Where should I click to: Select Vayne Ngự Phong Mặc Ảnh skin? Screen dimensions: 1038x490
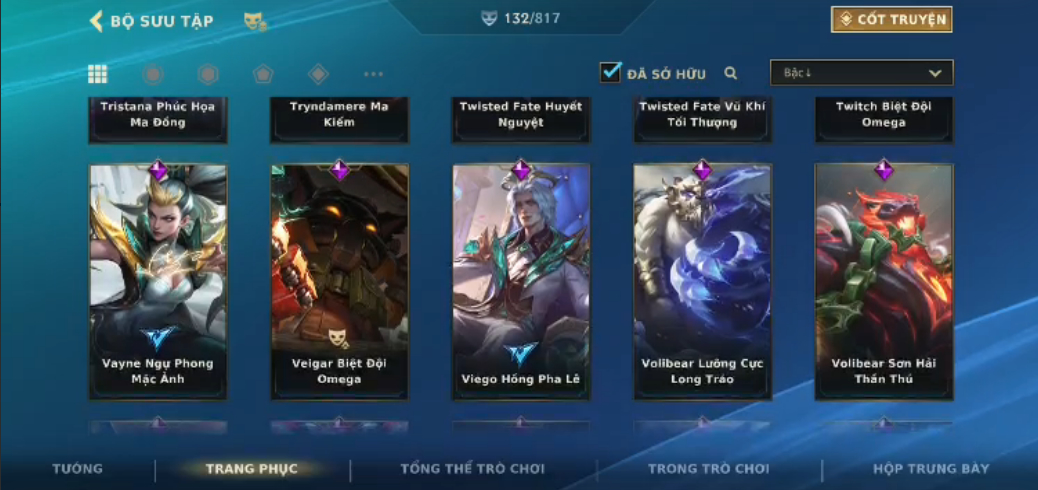point(158,282)
